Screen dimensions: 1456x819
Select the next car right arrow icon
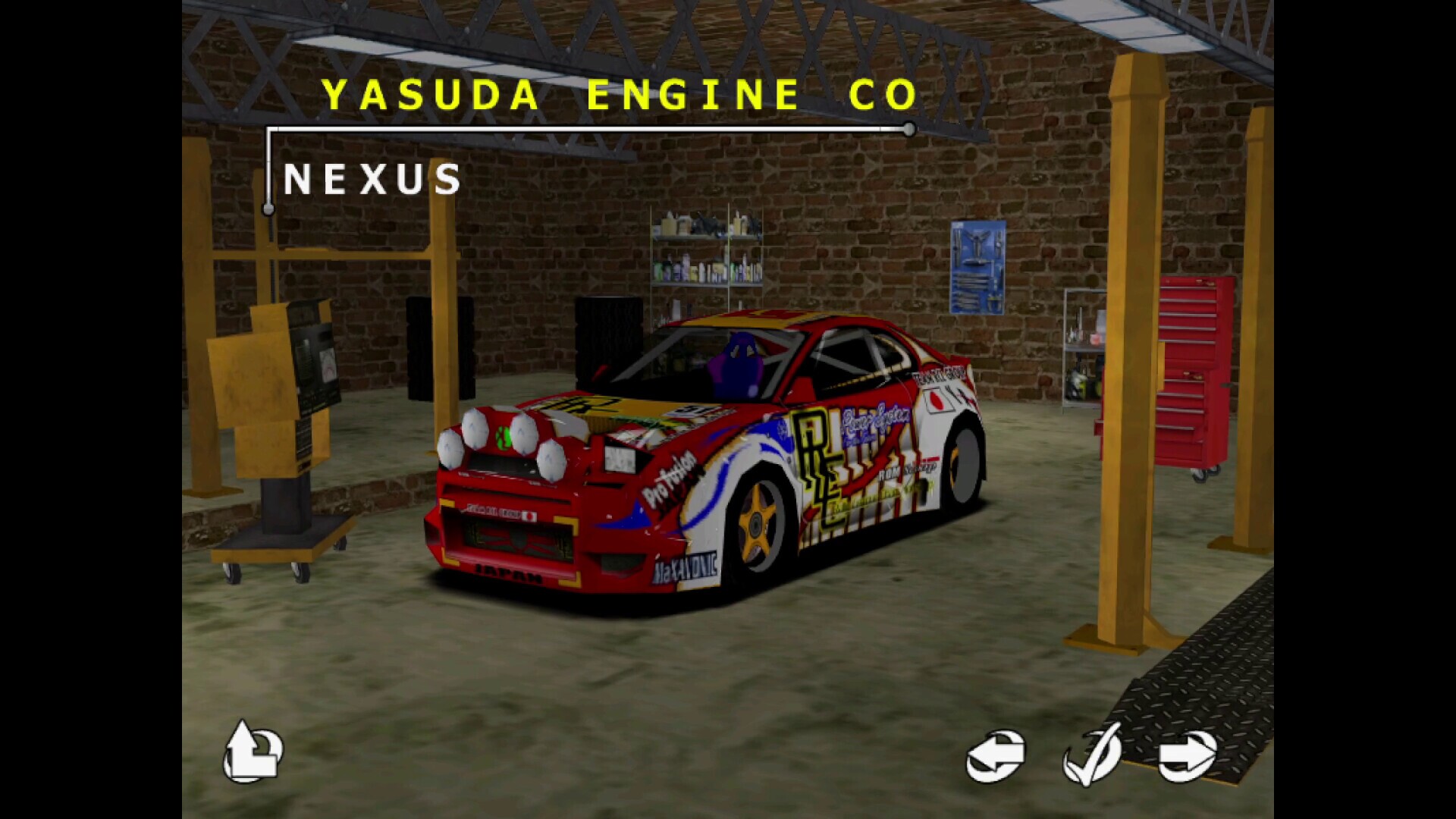tap(1185, 753)
